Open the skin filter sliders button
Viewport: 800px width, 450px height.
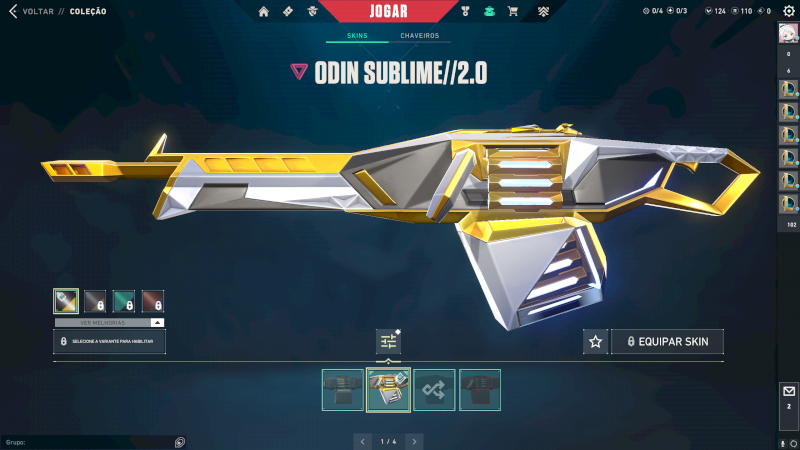[x=389, y=341]
